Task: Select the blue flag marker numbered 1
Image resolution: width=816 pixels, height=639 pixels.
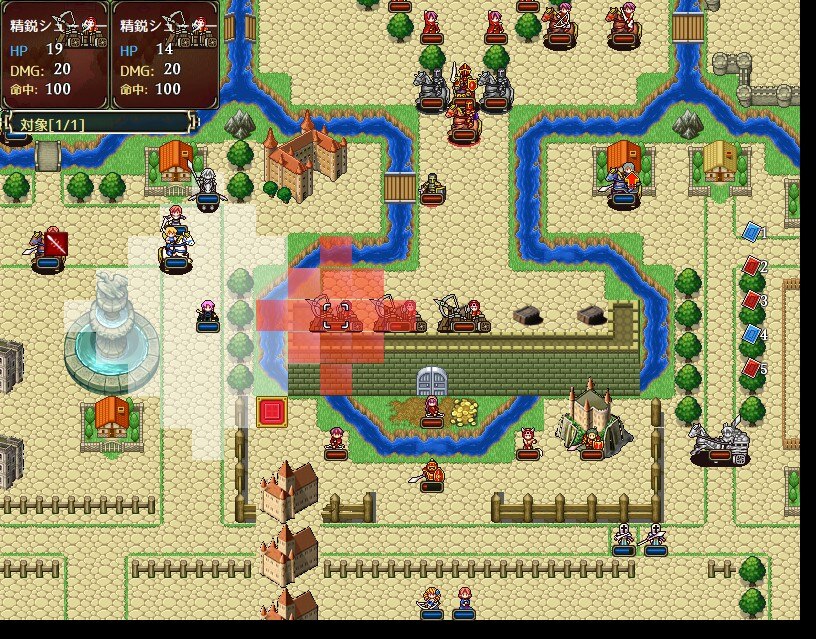Action: (x=752, y=232)
